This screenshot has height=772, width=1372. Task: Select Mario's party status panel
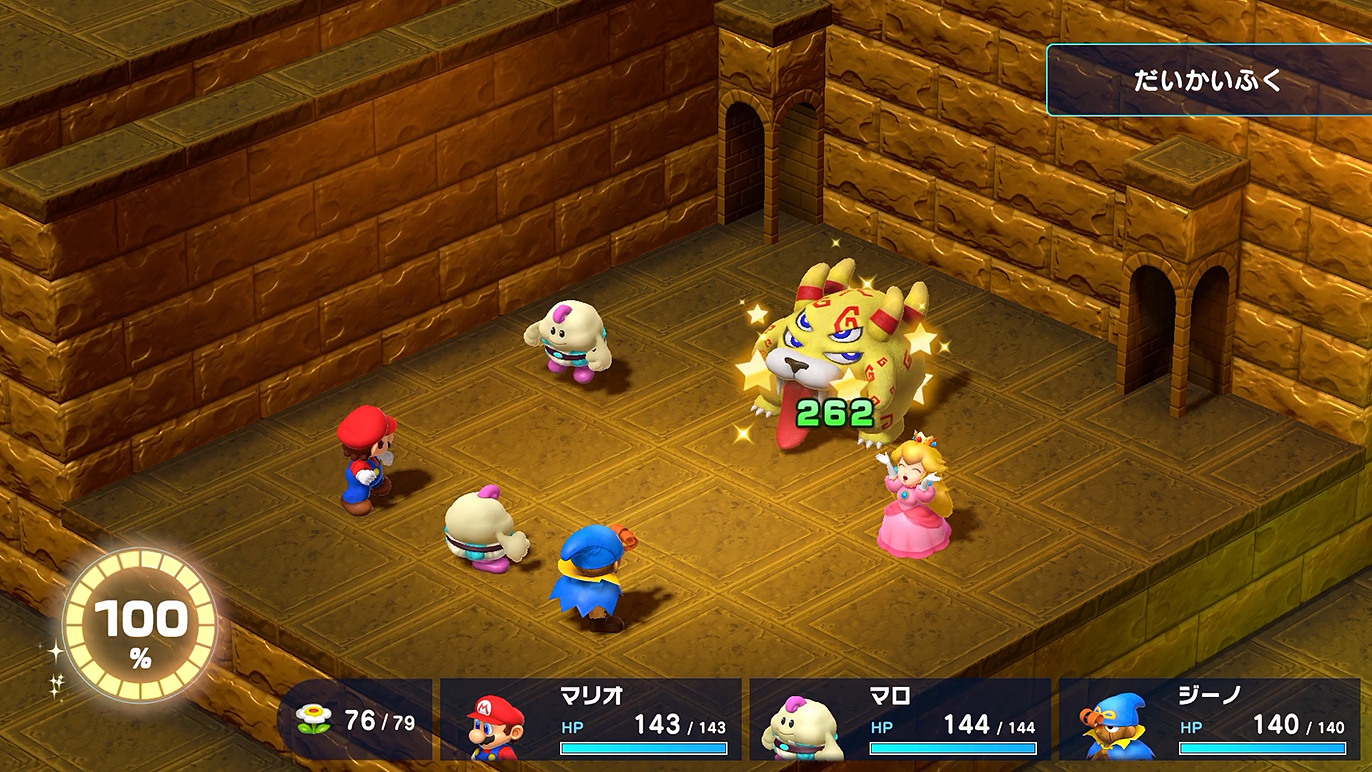coord(591,719)
